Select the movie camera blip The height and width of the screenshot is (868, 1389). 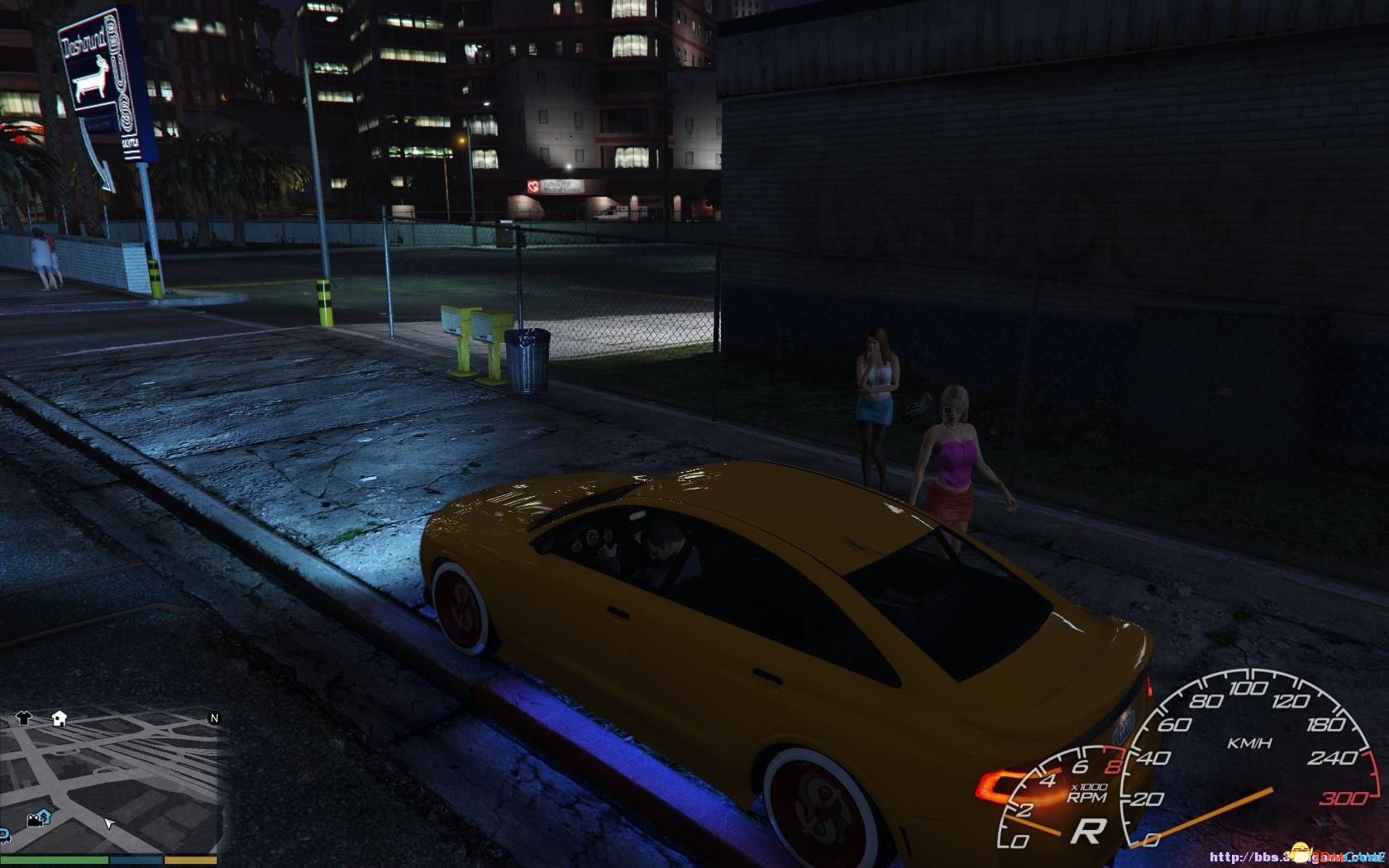[35, 820]
